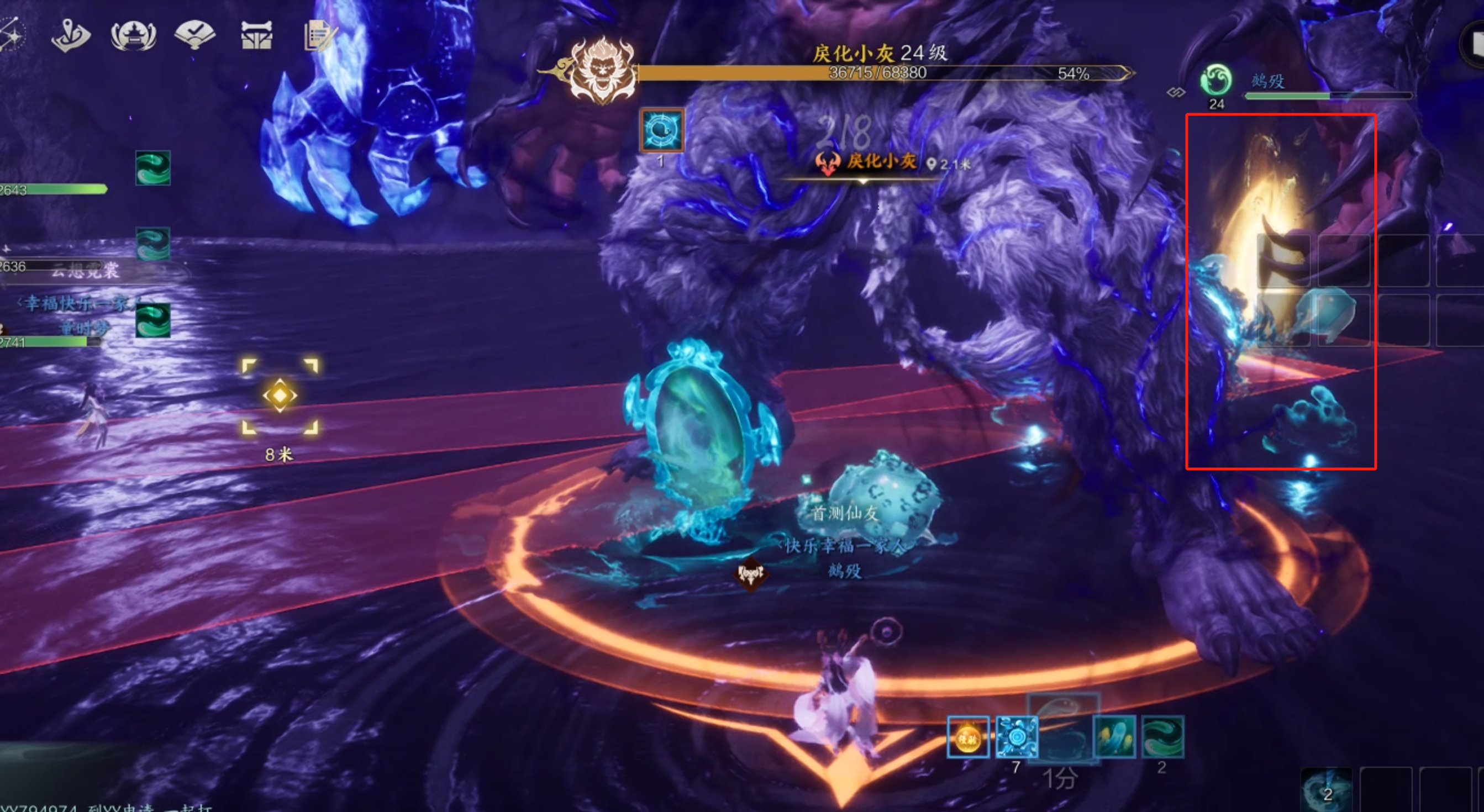This screenshot has height=812, width=1484.
Task: Inspect the jellyfish and goldfish buff icon
Action: (x=1114, y=737)
